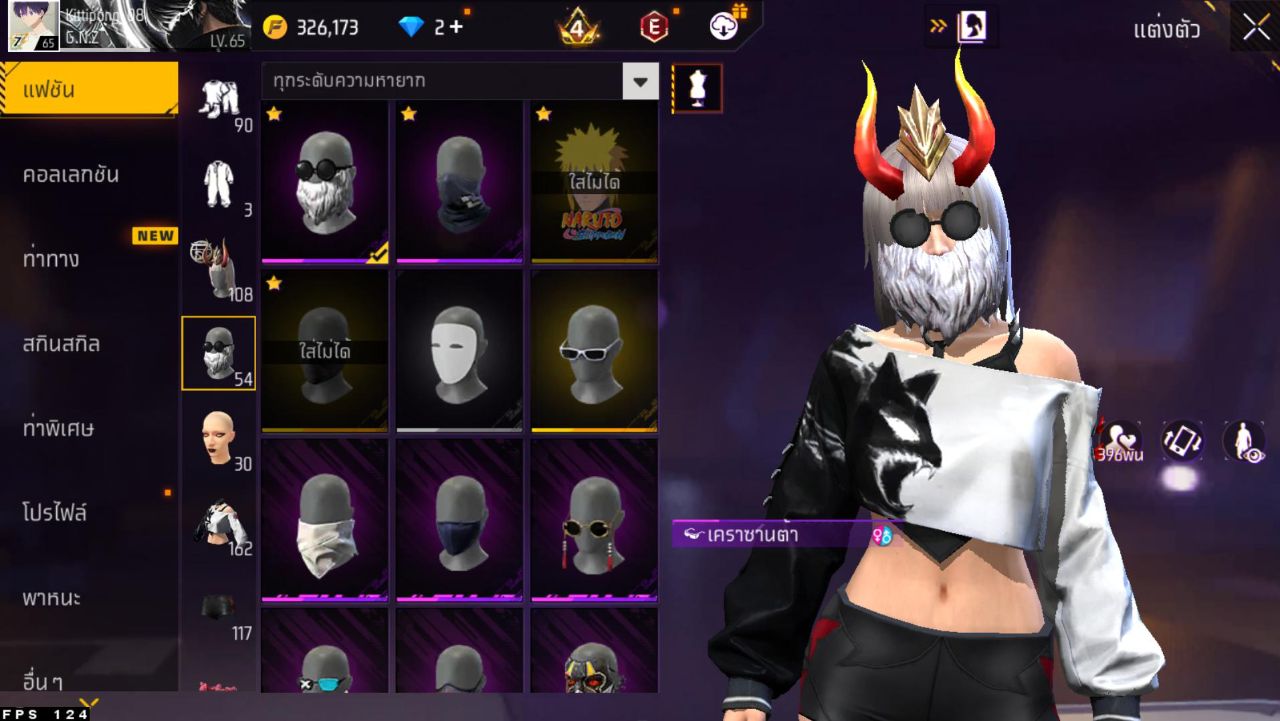Image resolution: width=1280 pixels, height=721 pixels.
Task: Open the player profile avatar
Action: click(33, 26)
